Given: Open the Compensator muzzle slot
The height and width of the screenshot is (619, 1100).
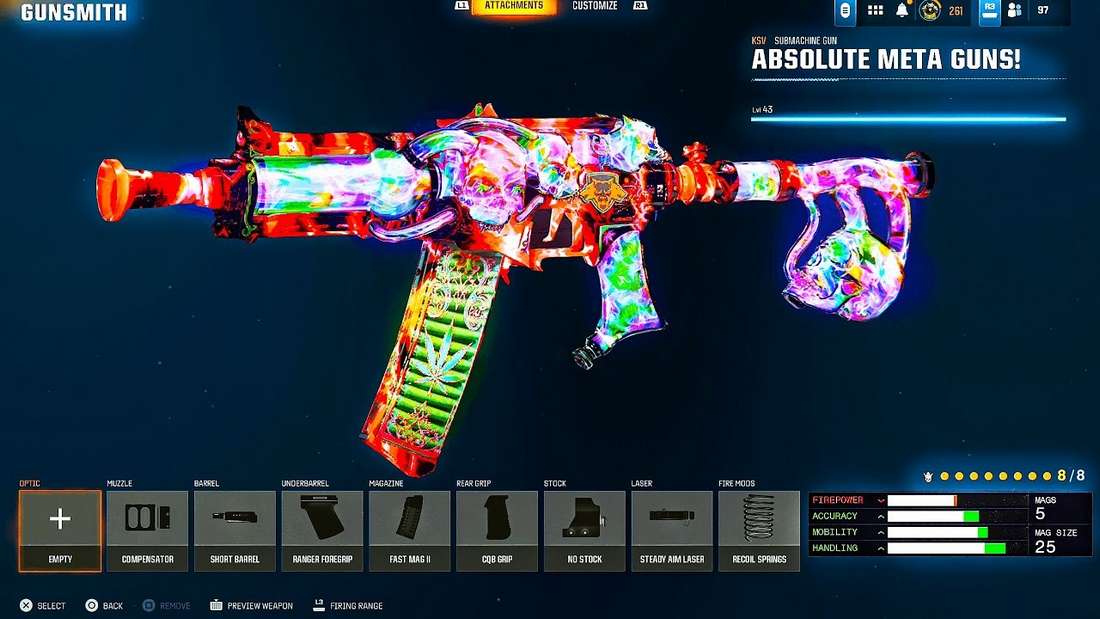Looking at the screenshot, I should 147,530.
